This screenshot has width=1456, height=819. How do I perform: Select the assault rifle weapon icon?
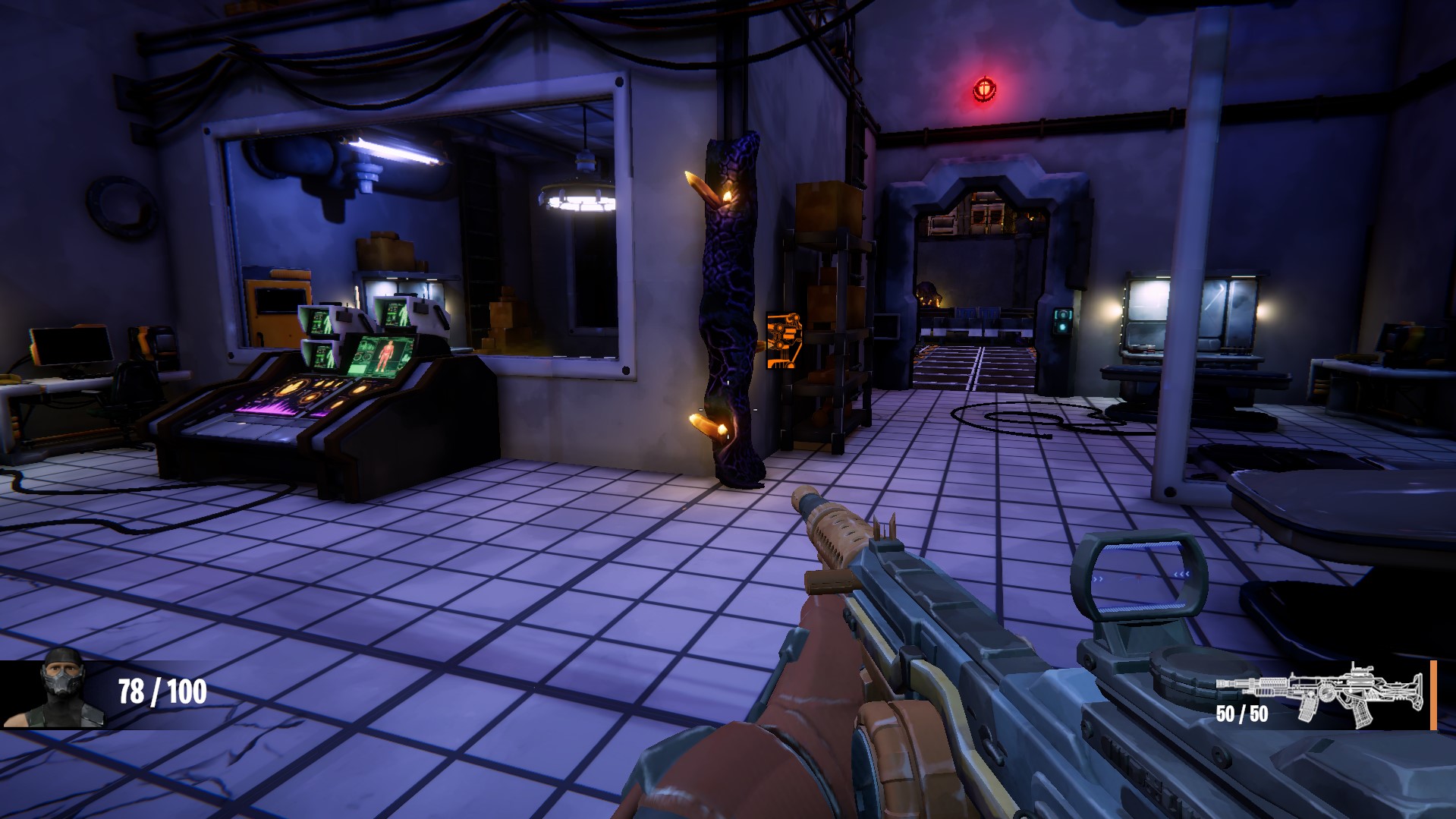(1319, 691)
